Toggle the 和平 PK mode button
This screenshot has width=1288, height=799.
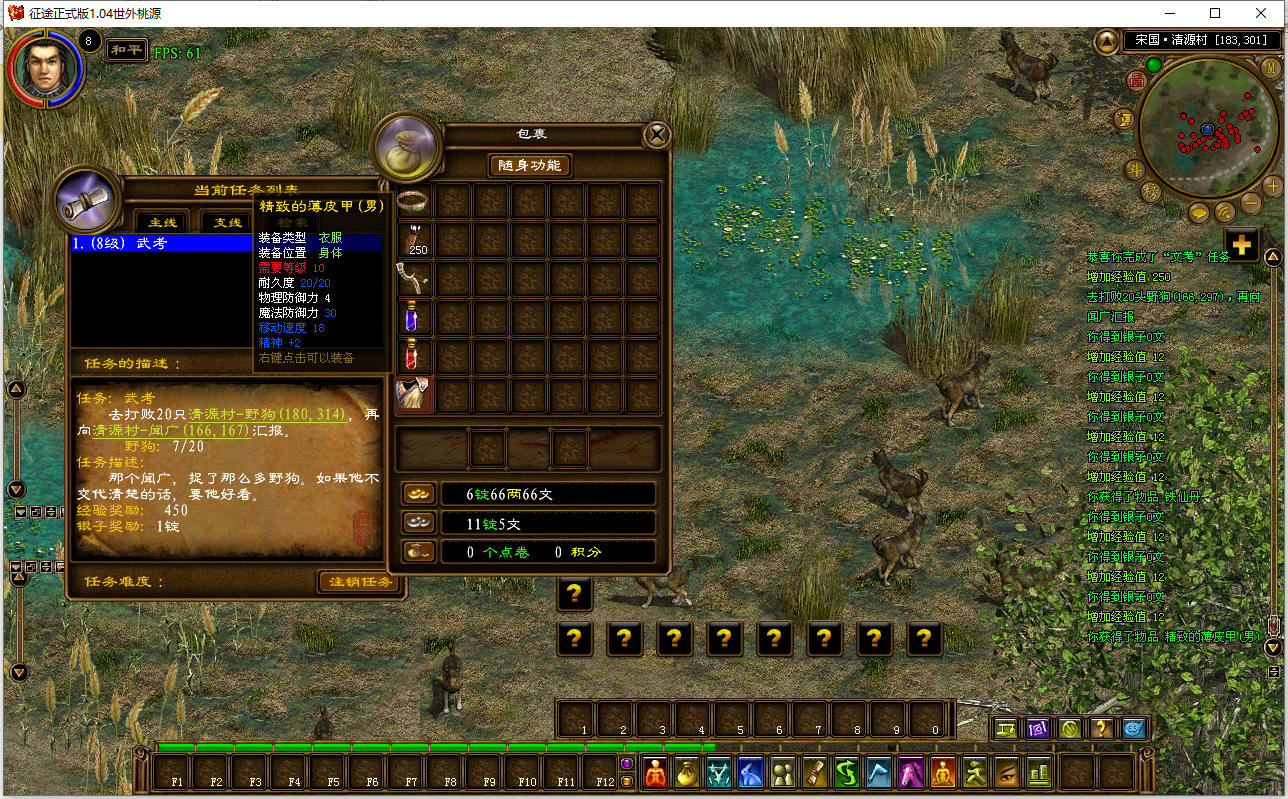pyautogui.click(x=126, y=49)
